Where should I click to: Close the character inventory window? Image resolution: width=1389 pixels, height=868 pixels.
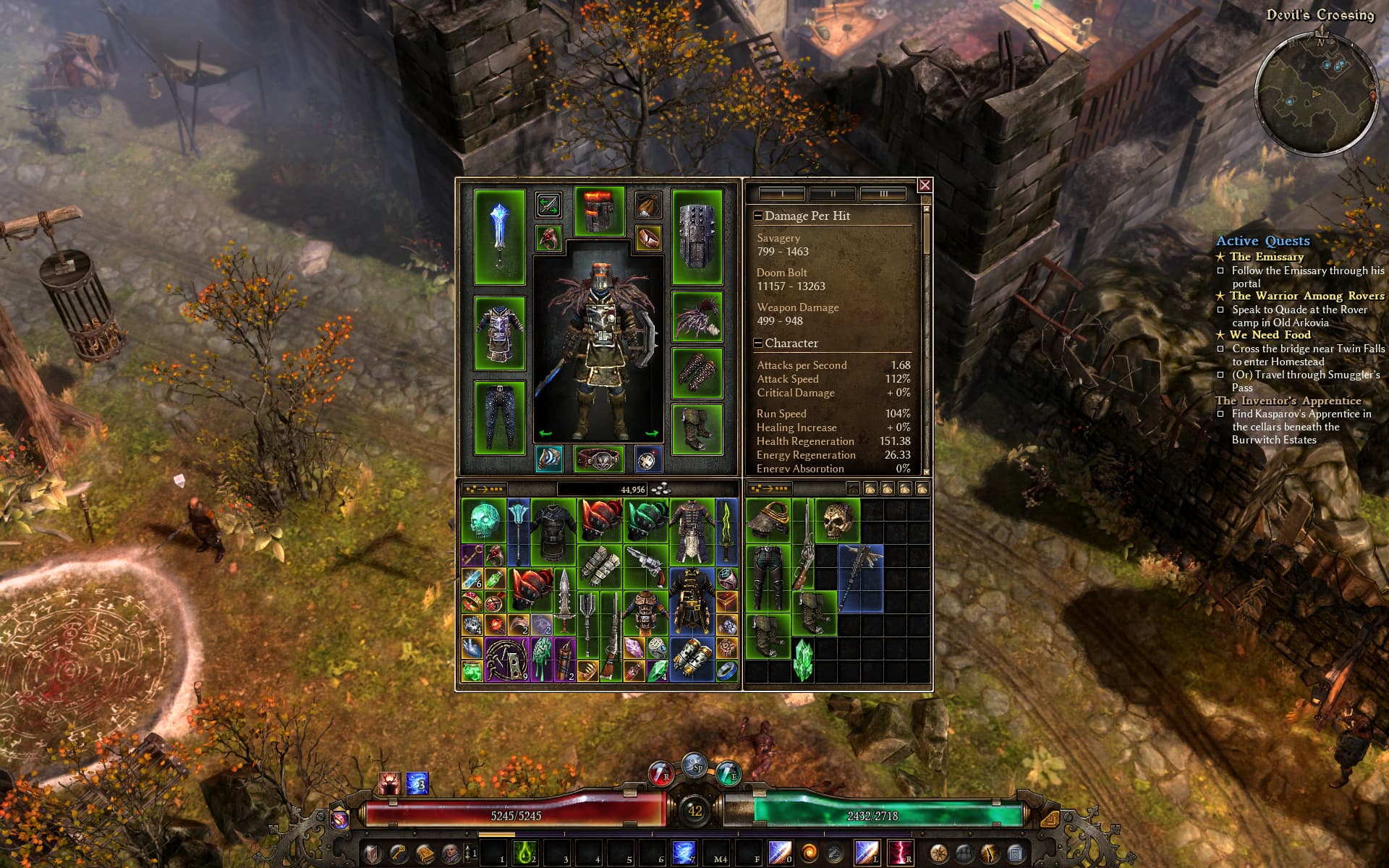click(925, 185)
